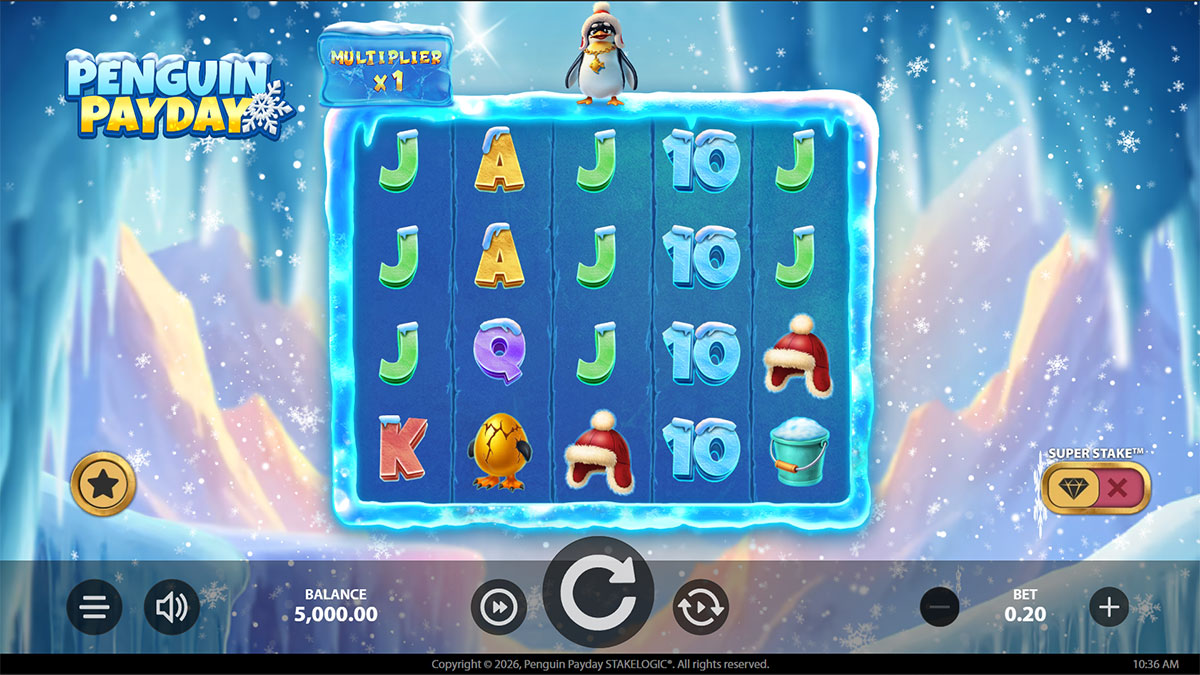
Task: Click the gold star bonus button
Action: pos(103,485)
